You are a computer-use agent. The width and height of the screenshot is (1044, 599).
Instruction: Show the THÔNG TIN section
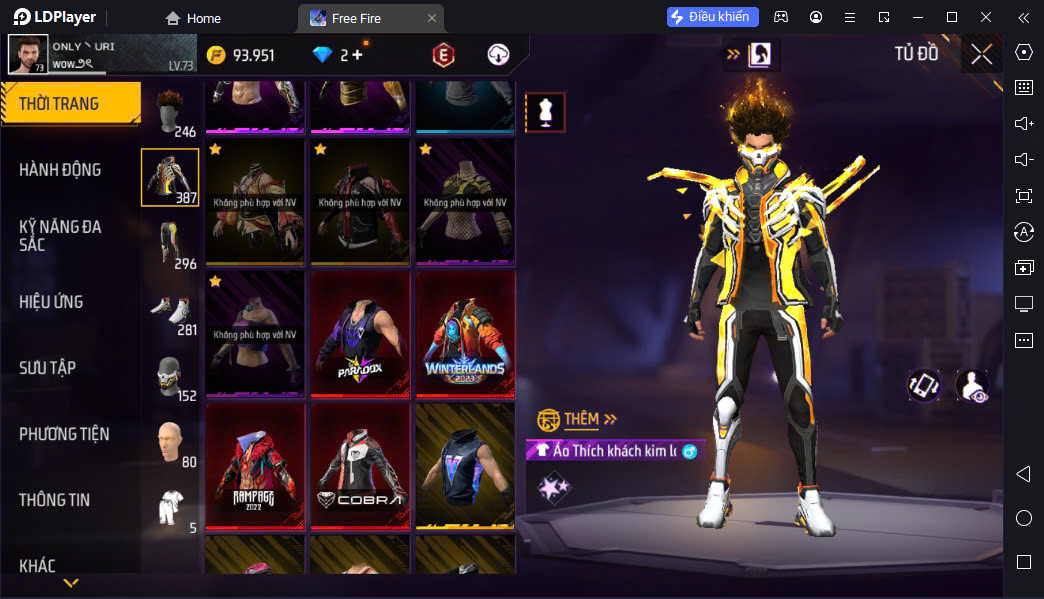(x=54, y=500)
